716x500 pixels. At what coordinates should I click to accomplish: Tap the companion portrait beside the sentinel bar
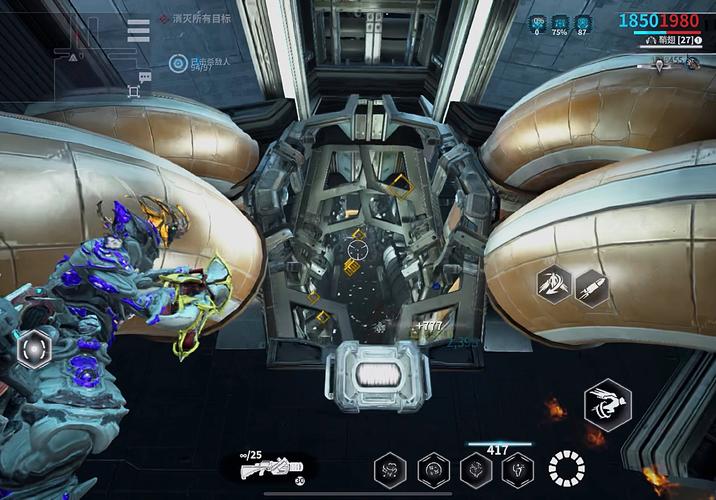coord(692,63)
